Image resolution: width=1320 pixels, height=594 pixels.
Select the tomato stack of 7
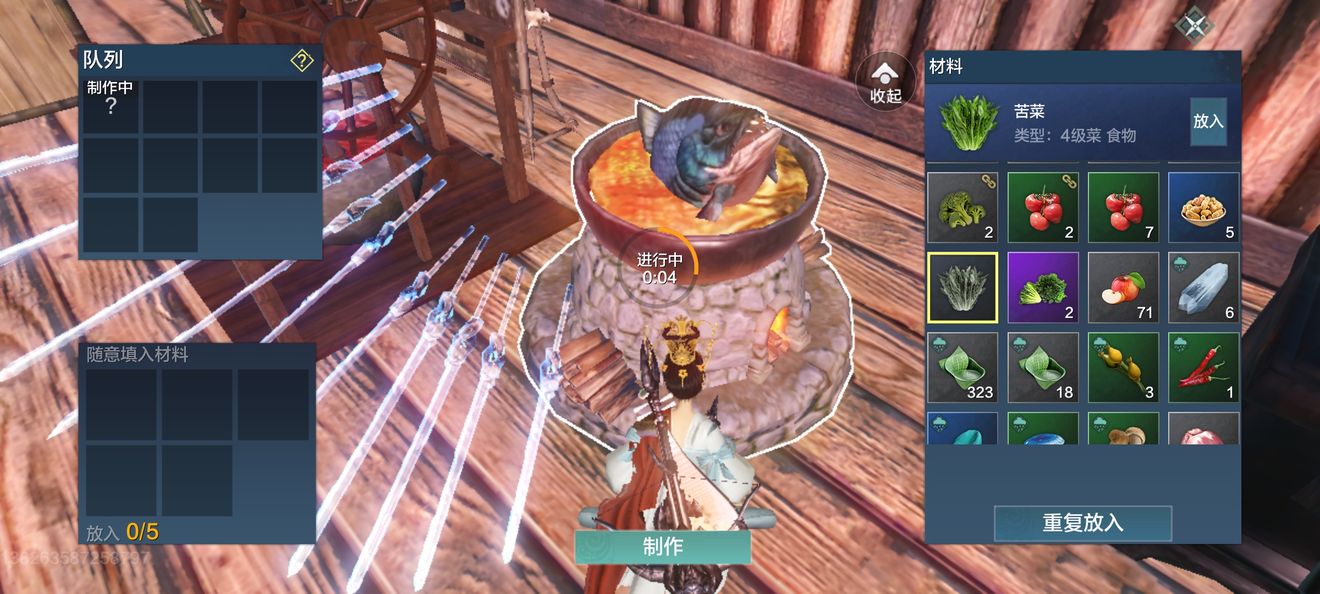(1123, 207)
